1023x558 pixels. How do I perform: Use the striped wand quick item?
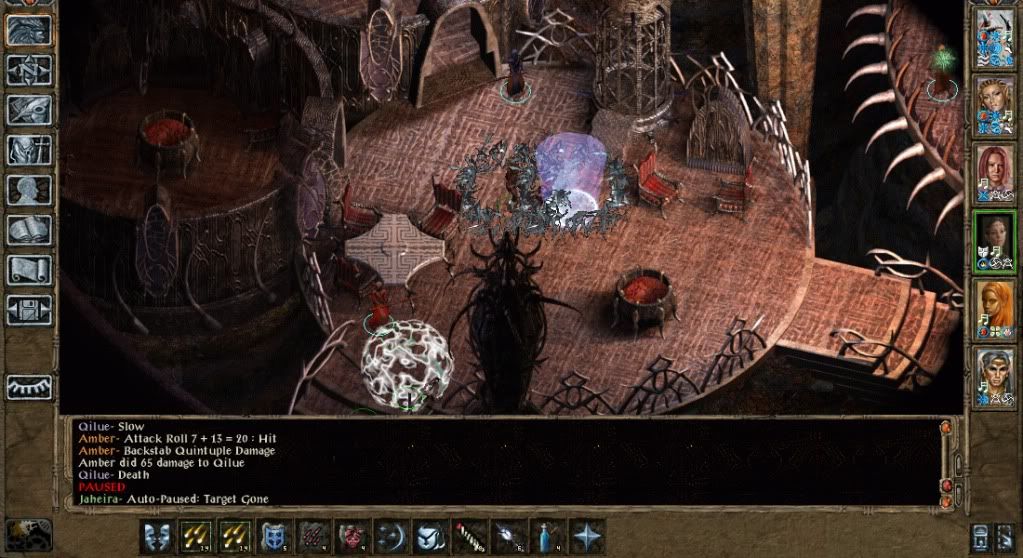[466, 535]
